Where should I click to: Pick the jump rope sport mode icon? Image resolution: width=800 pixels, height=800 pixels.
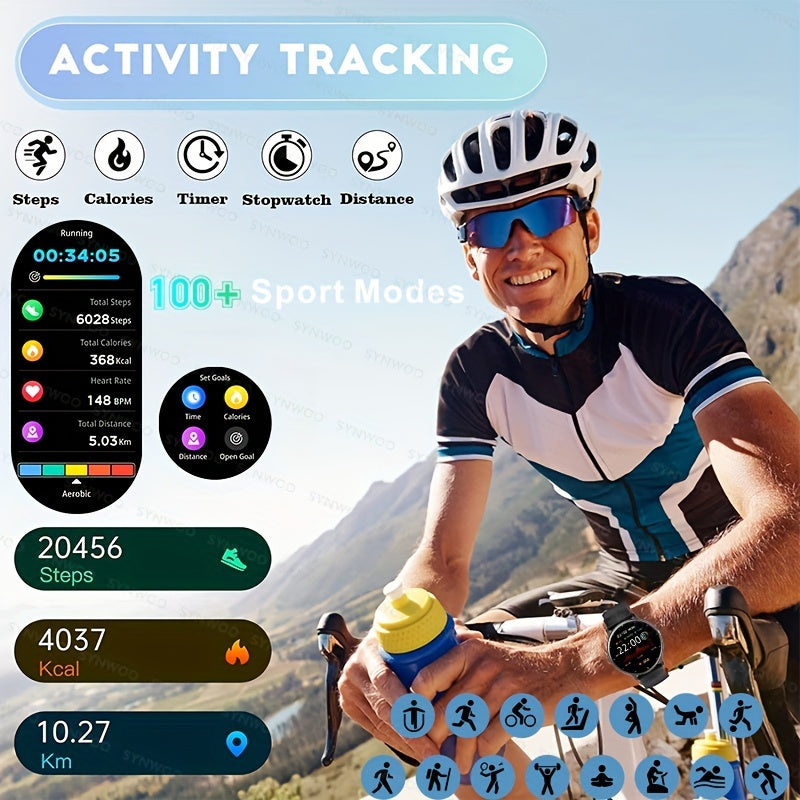[x=412, y=715]
